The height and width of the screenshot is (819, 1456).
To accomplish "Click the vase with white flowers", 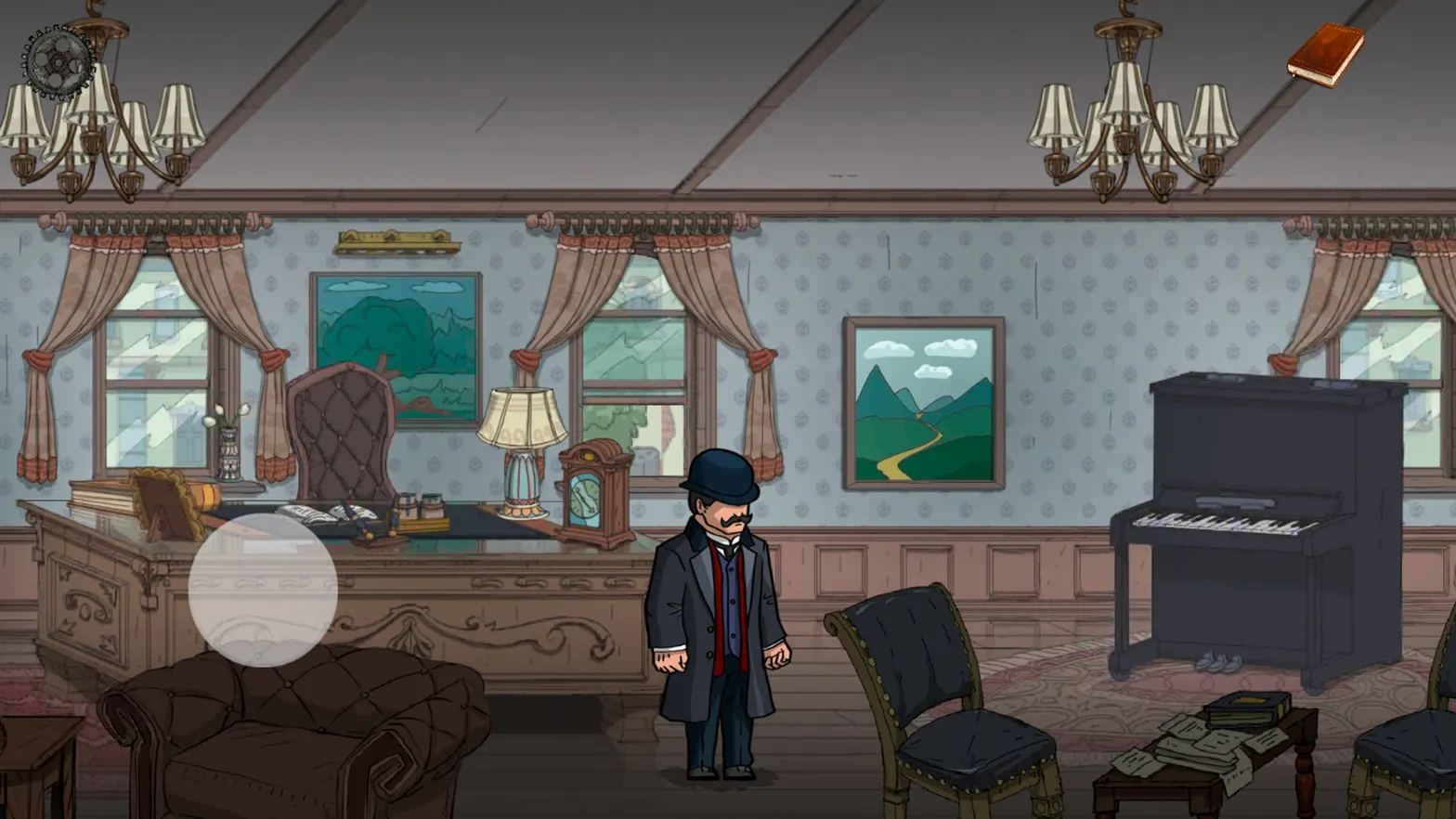I will click(227, 455).
